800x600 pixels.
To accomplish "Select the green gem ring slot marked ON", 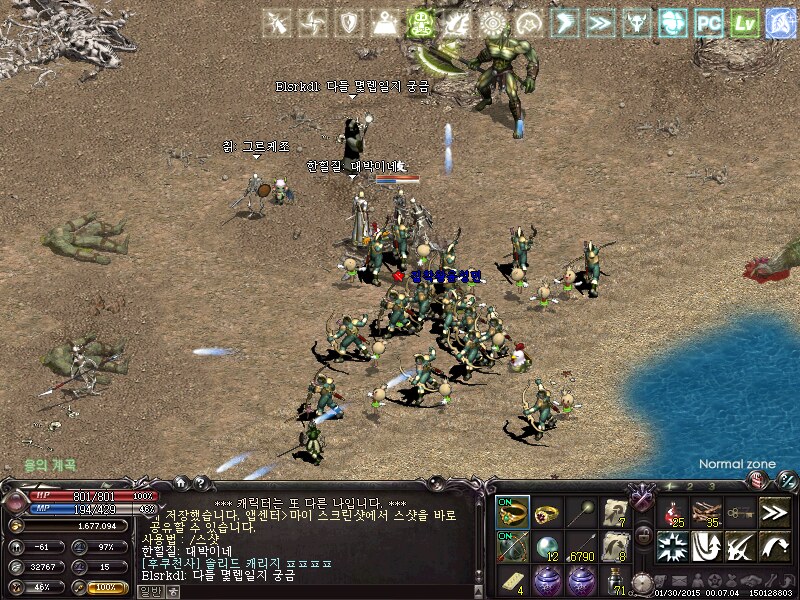I will 513,512.
